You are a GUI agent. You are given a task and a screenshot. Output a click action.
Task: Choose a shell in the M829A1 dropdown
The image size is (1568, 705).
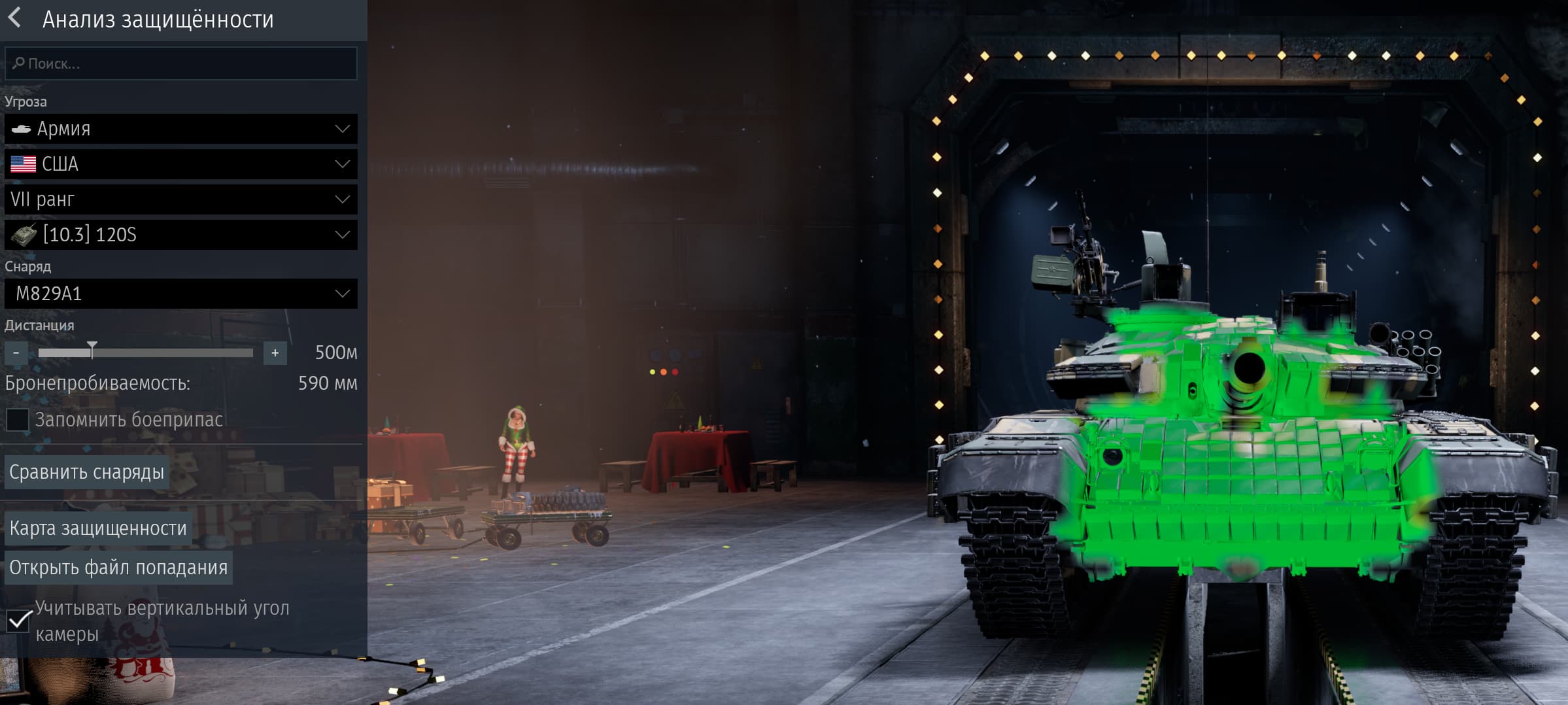point(181,294)
